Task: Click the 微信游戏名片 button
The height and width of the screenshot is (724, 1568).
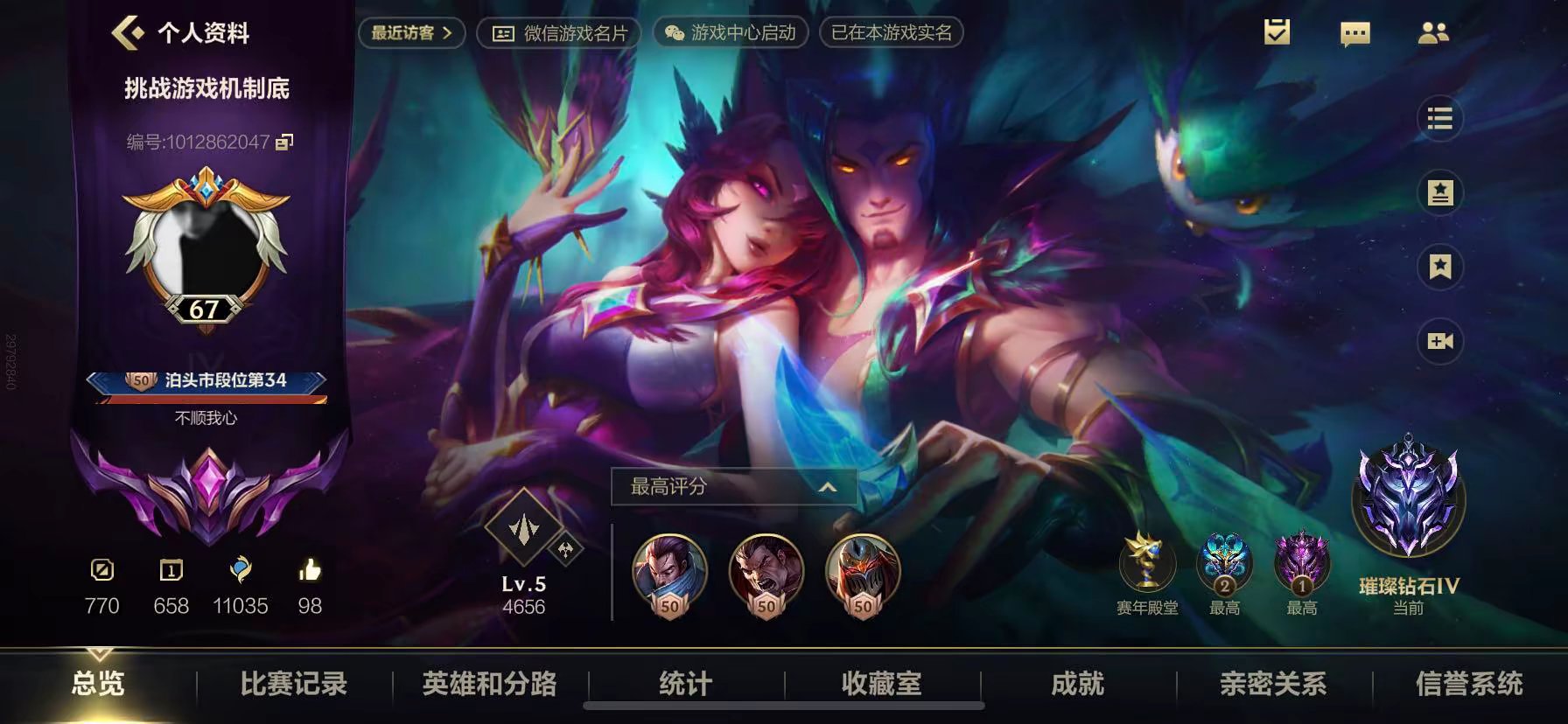Action: 557,33
